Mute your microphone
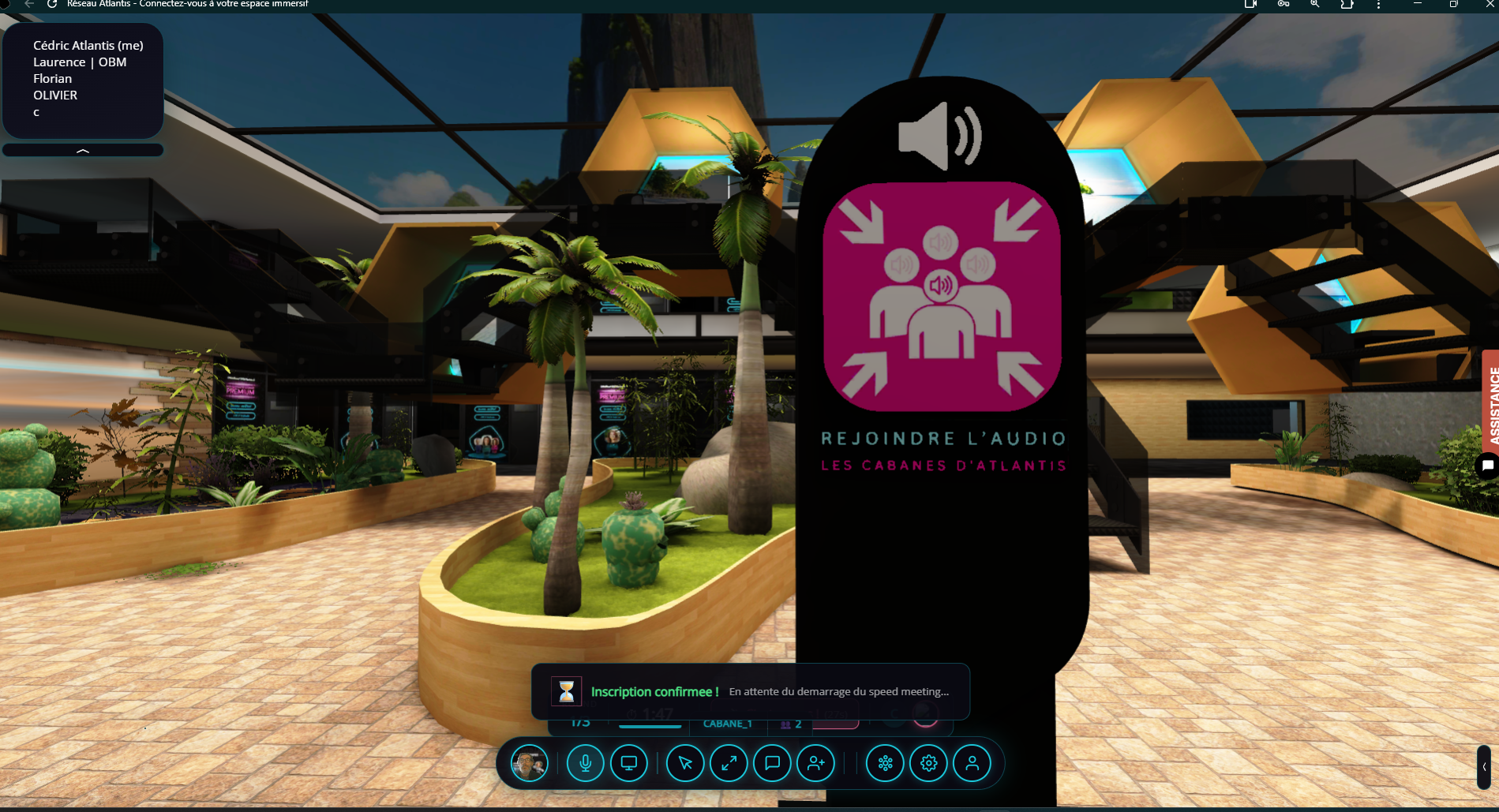 click(x=585, y=763)
